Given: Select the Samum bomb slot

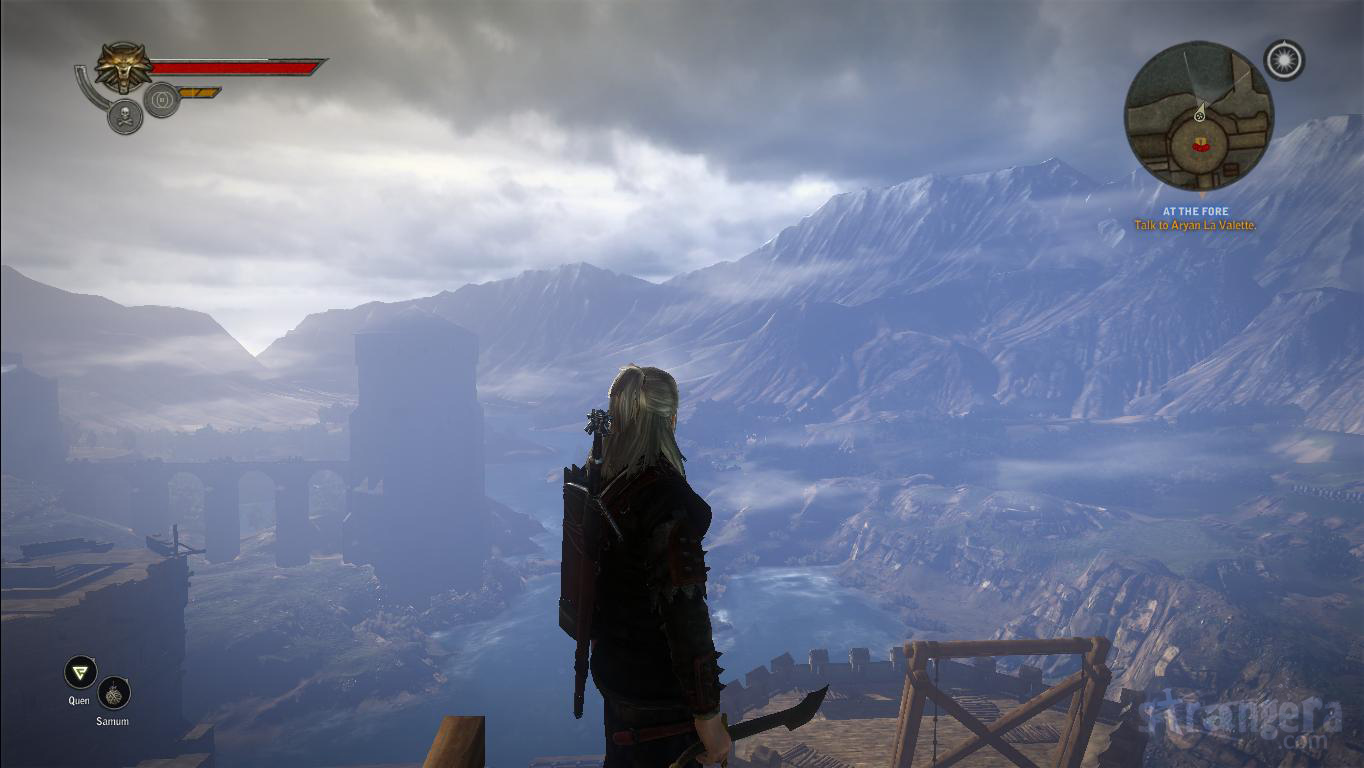Looking at the screenshot, I should [x=114, y=693].
